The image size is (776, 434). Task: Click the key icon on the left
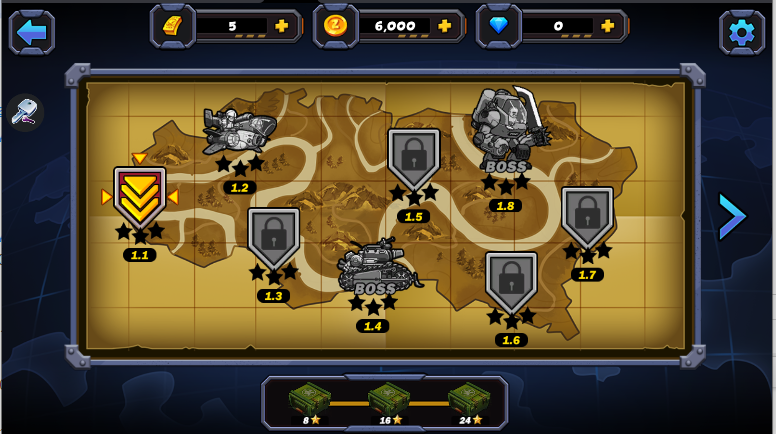tap(25, 113)
